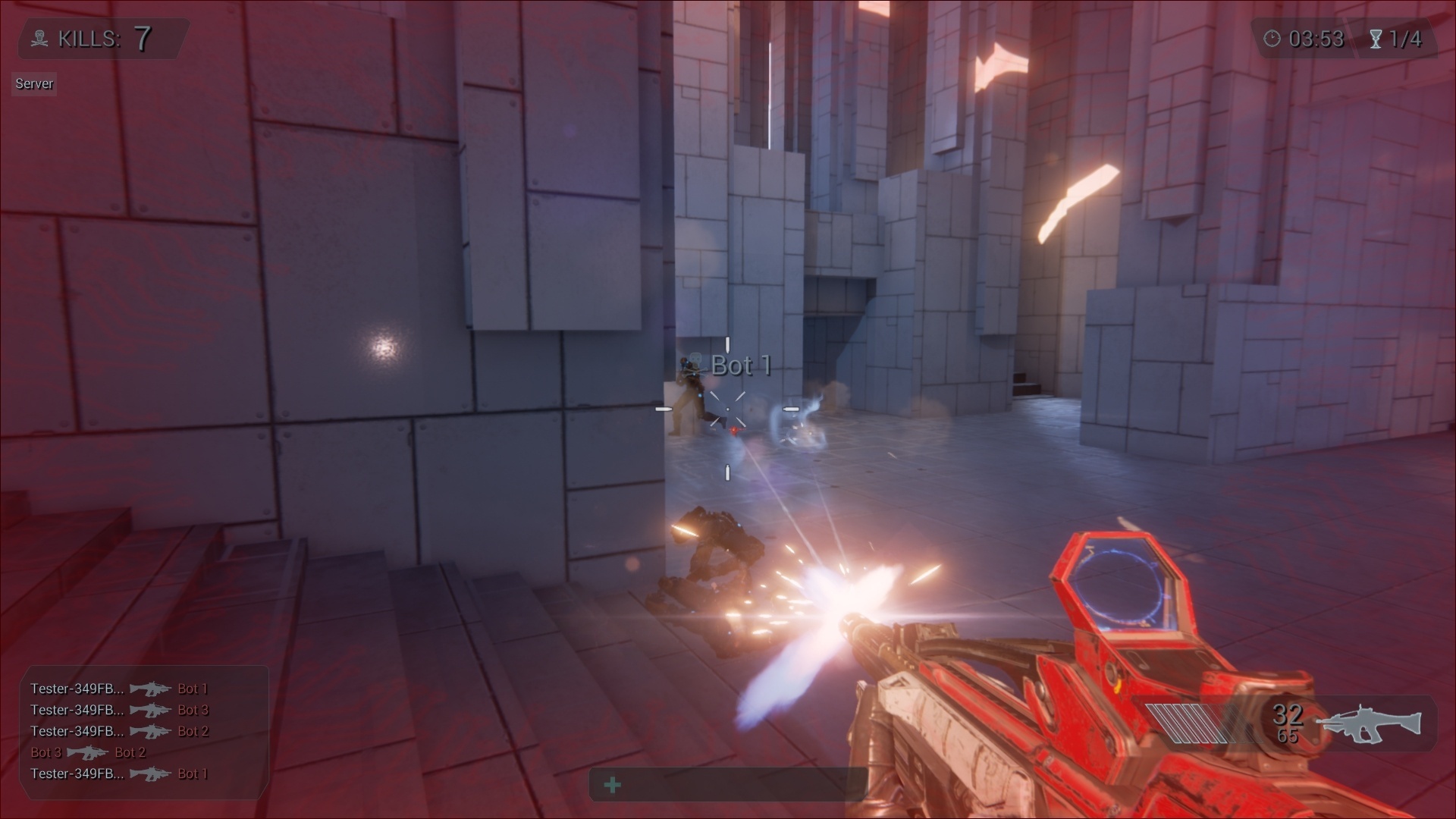Expand the killfeed panel in the lower left

tap(144, 731)
